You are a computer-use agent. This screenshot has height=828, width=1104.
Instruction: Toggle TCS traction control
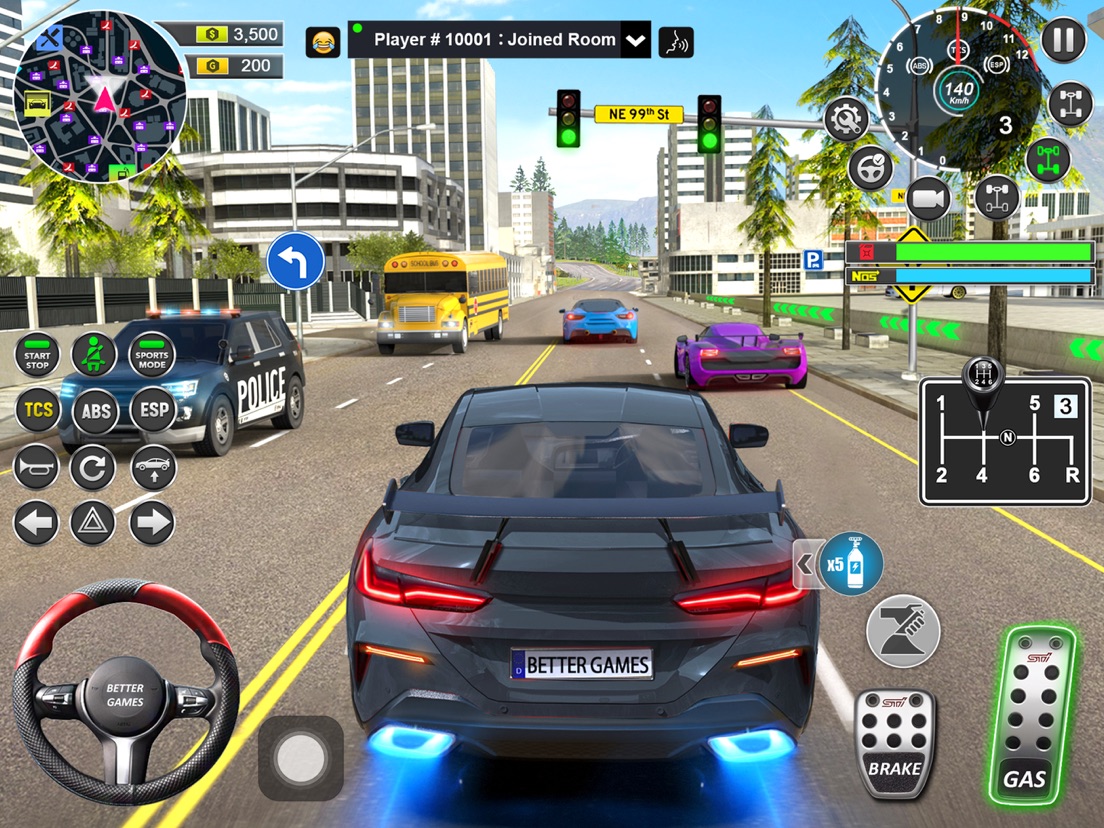[x=37, y=410]
